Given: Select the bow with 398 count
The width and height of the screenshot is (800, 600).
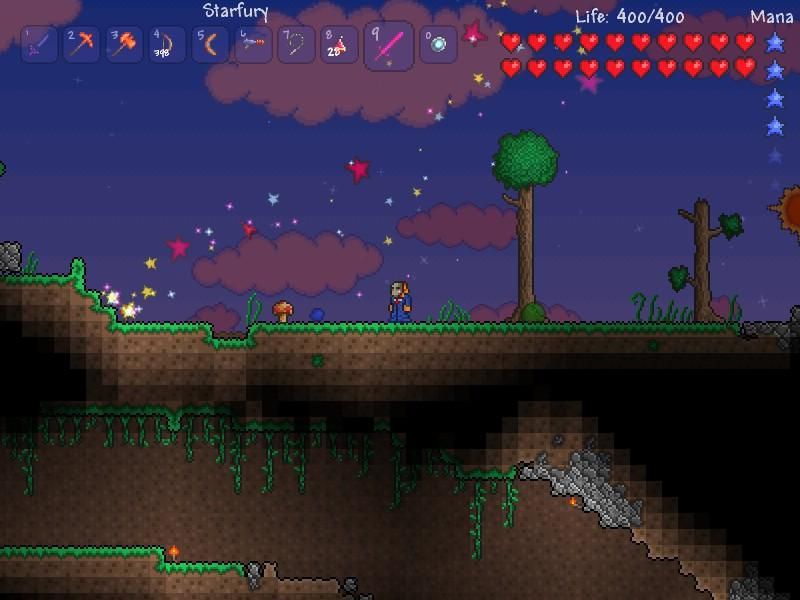Looking at the screenshot, I should pyautogui.click(x=168, y=45).
